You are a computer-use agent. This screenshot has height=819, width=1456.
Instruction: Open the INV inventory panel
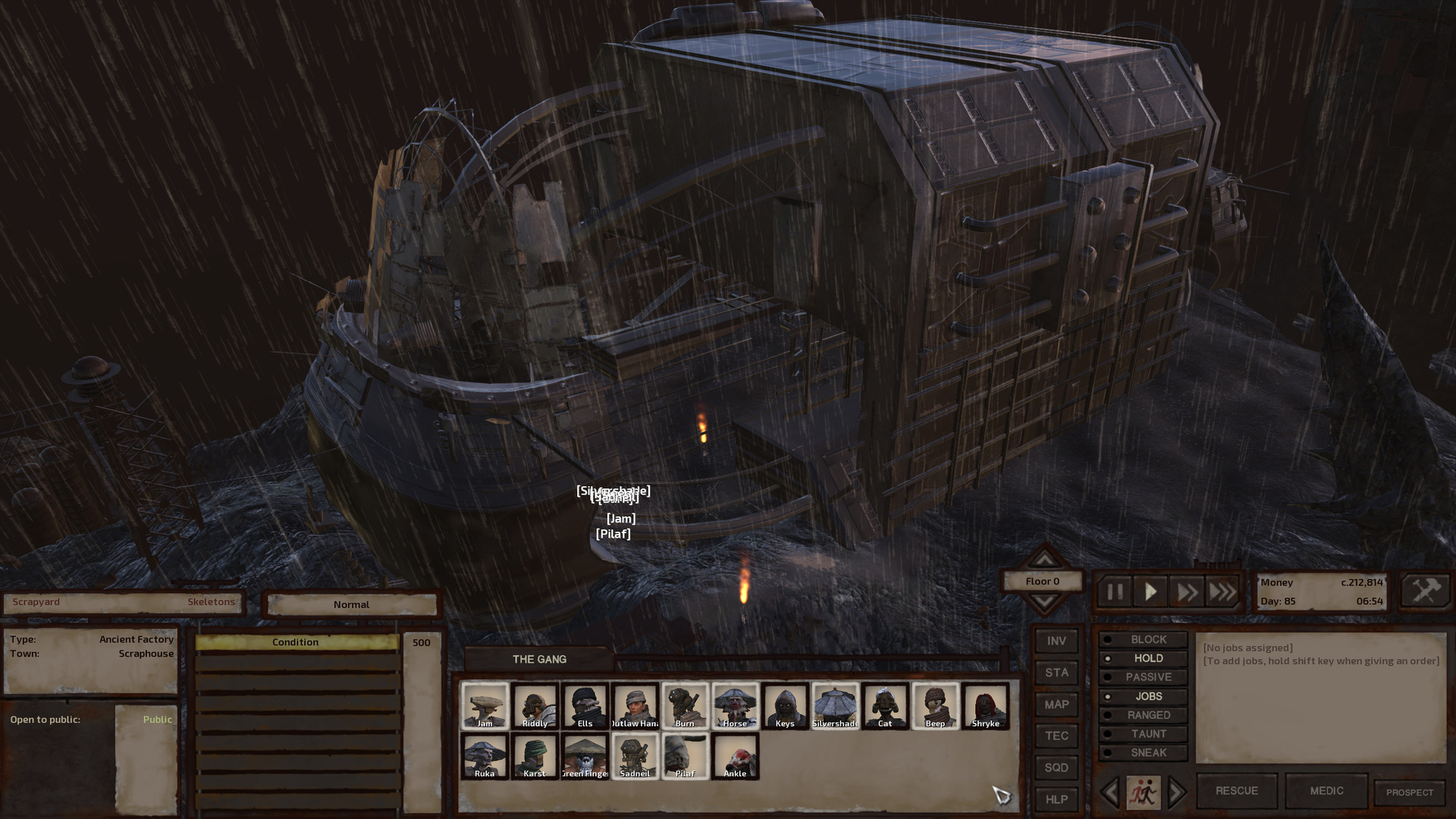click(1056, 642)
